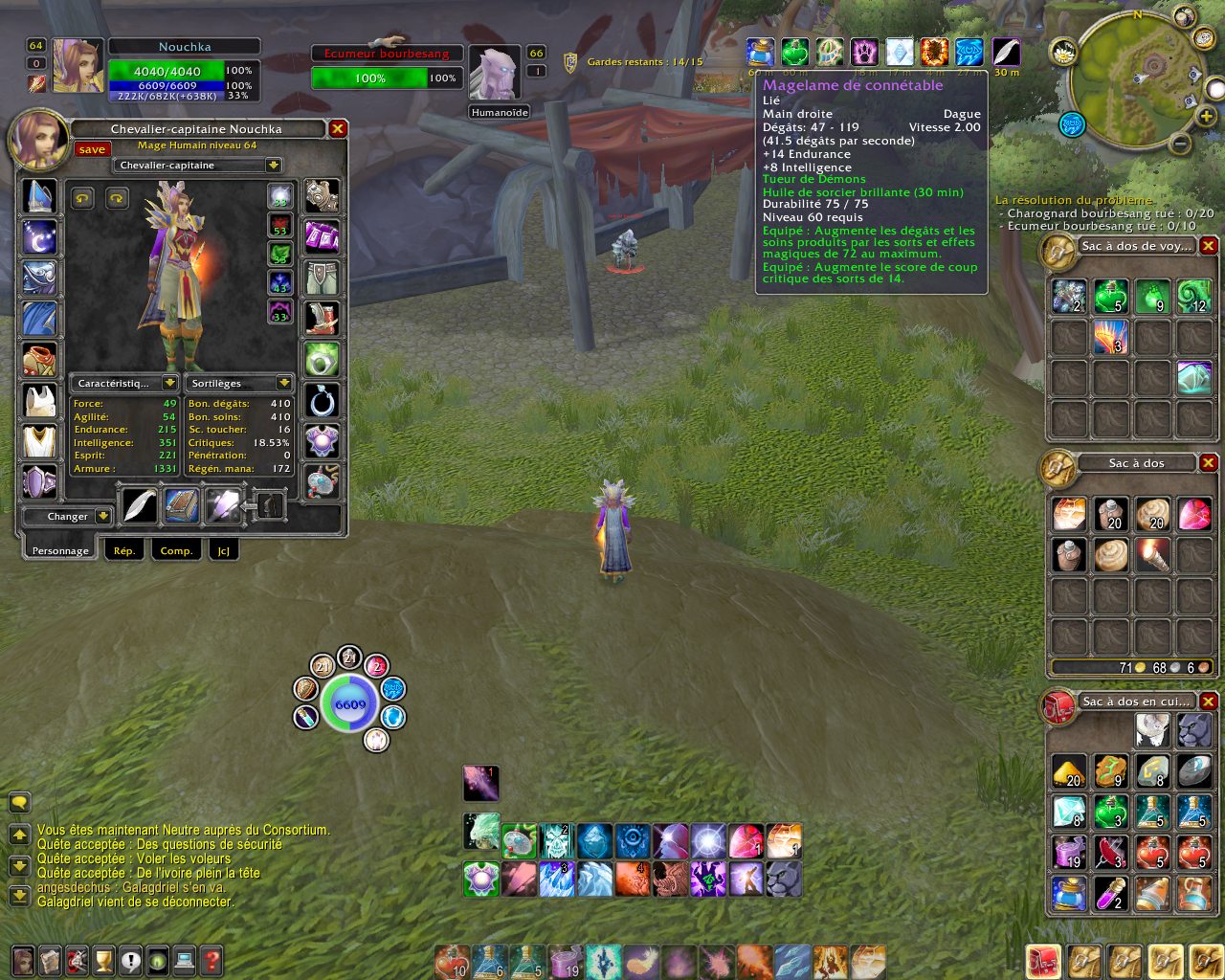Click the Ecumeur bourbesang target portrait
This screenshot has width=1225, height=980.
pyautogui.click(x=495, y=73)
